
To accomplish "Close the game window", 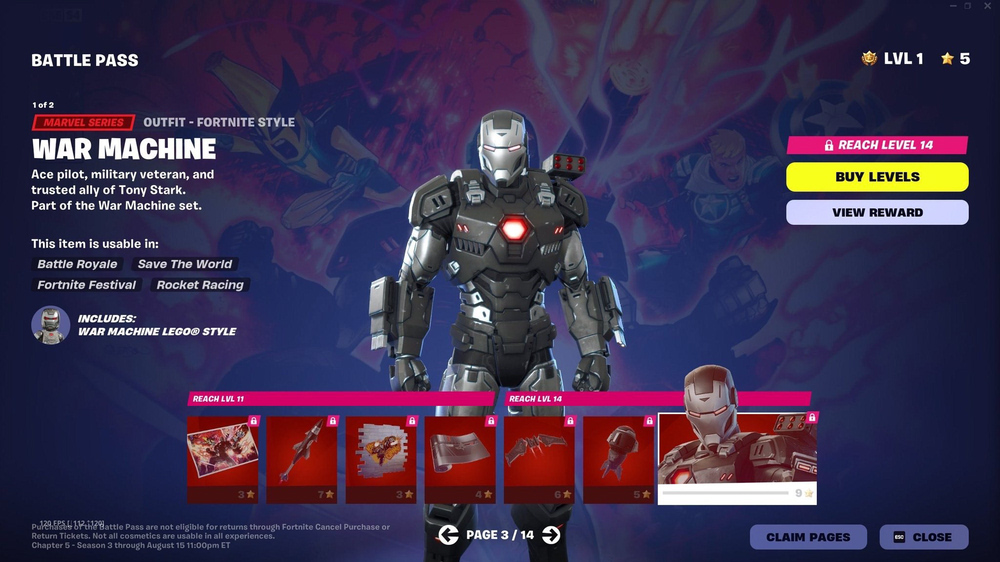I will pos(987,6).
